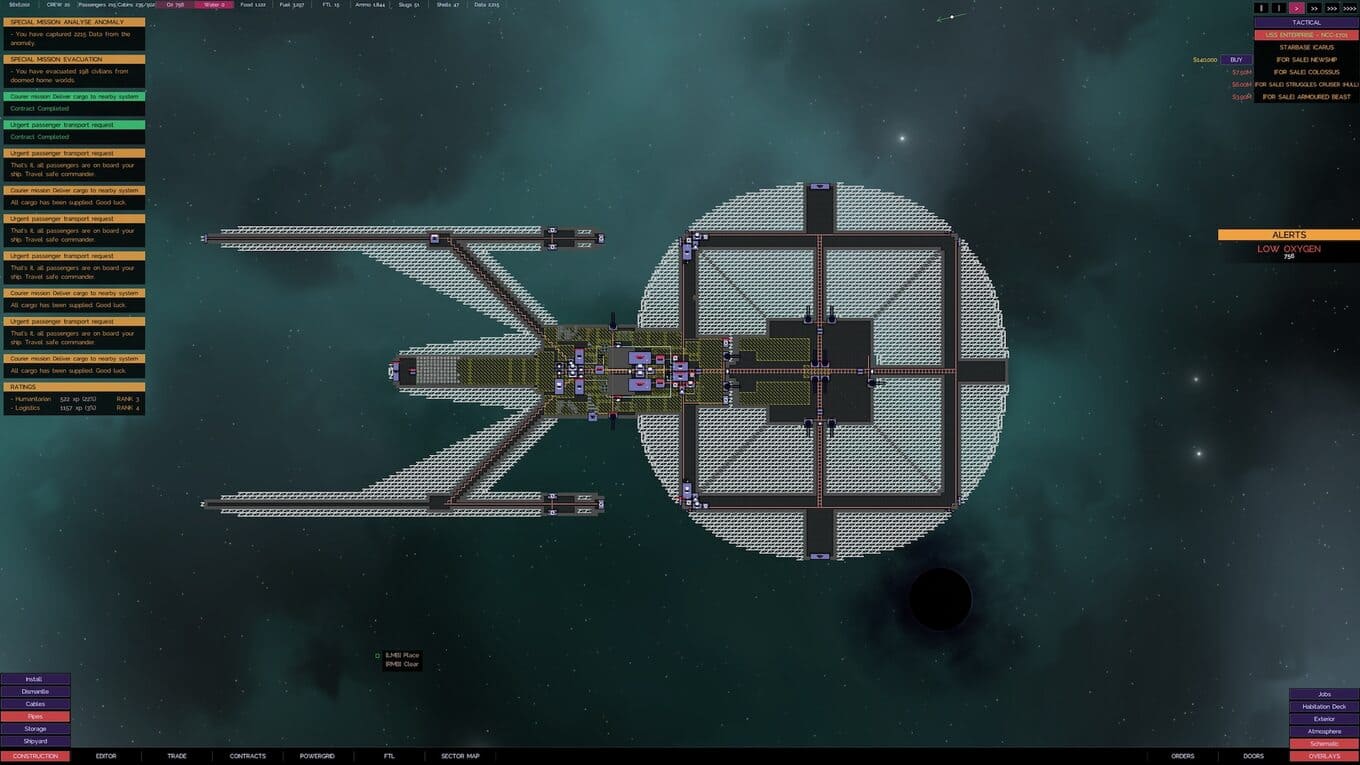The width and height of the screenshot is (1360, 765).
Task: Open the Storage construction option
Action: point(35,729)
